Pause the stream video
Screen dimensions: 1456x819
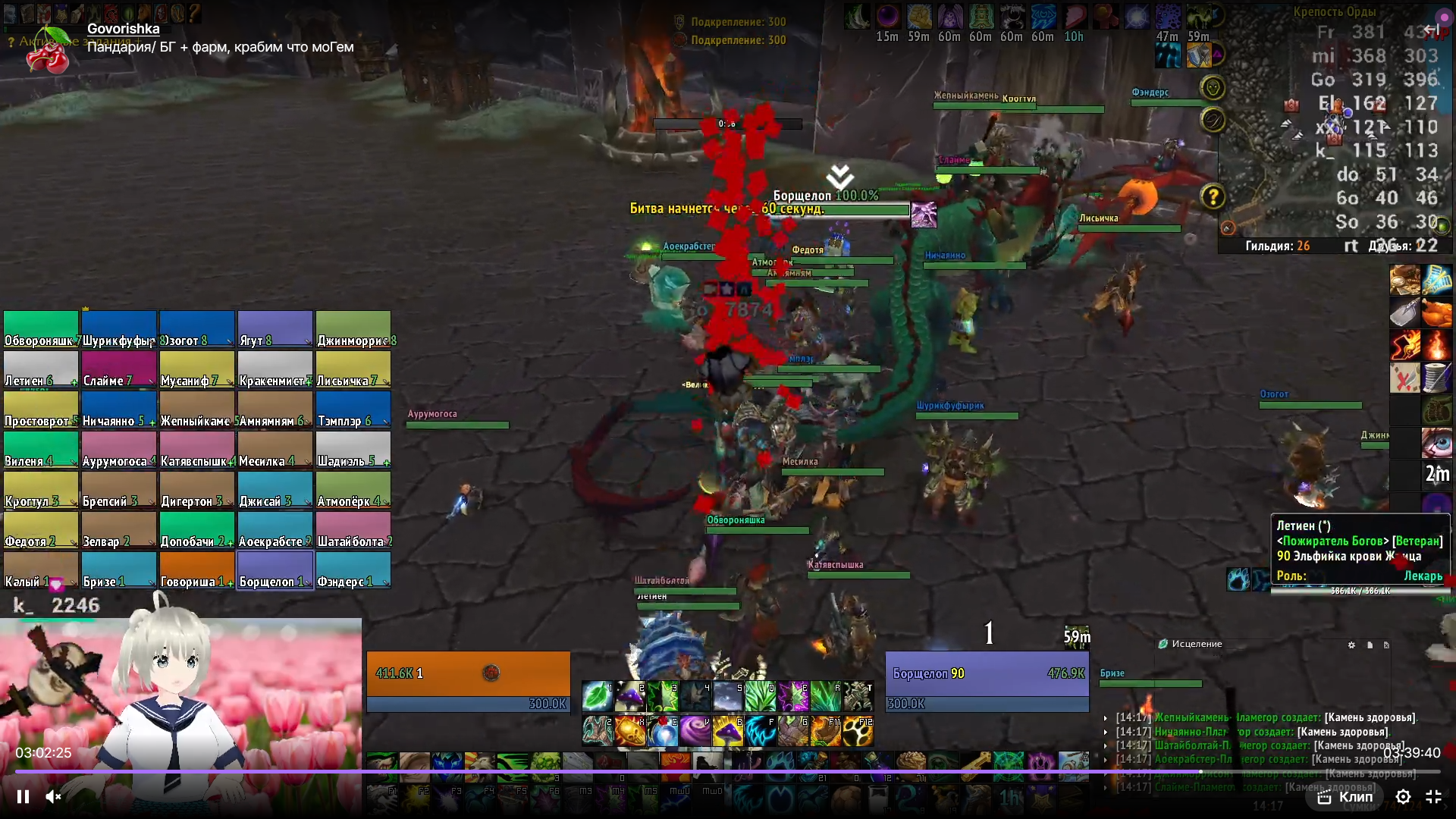[23, 796]
